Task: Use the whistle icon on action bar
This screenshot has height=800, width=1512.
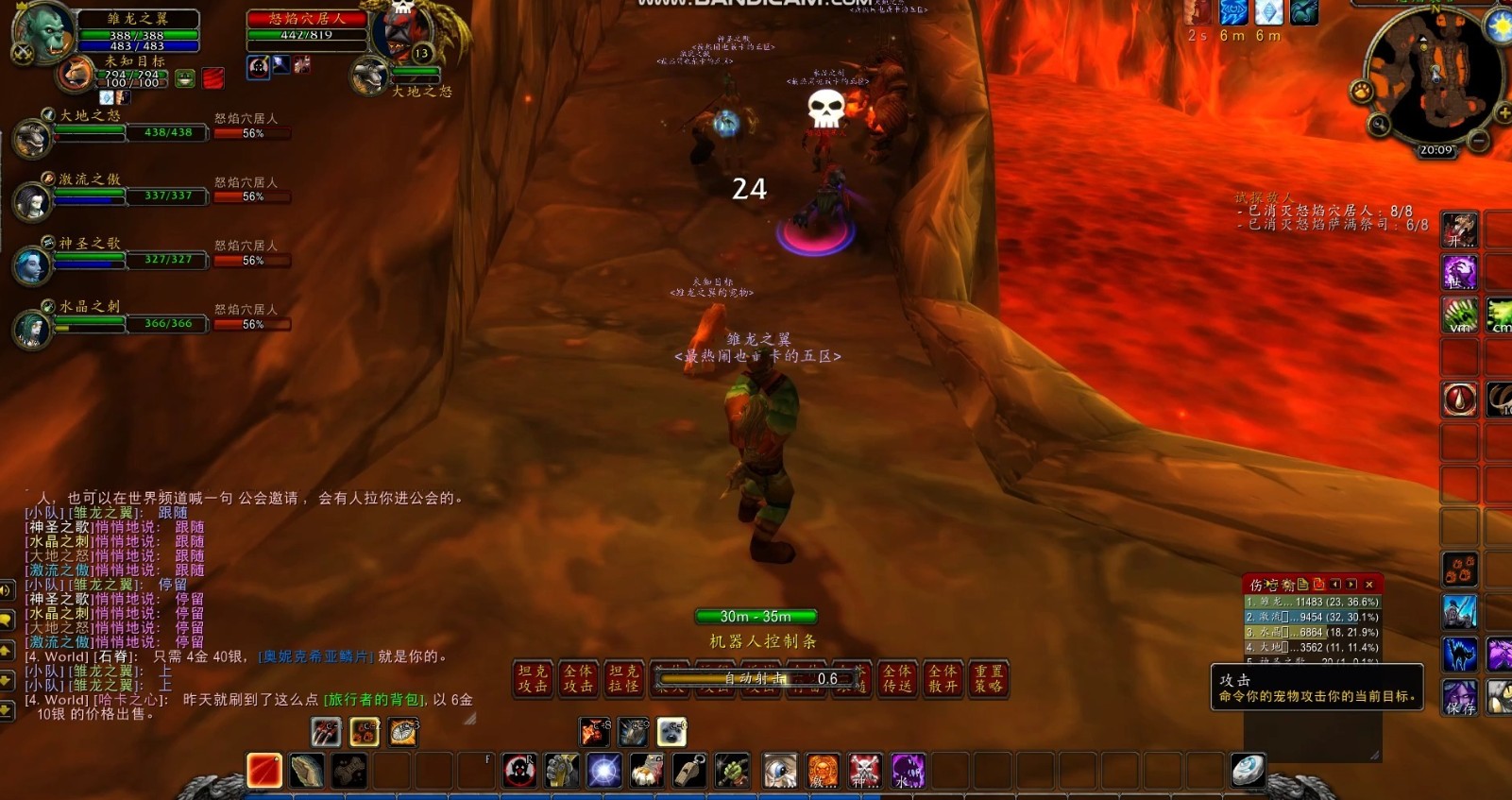Action: (x=689, y=771)
